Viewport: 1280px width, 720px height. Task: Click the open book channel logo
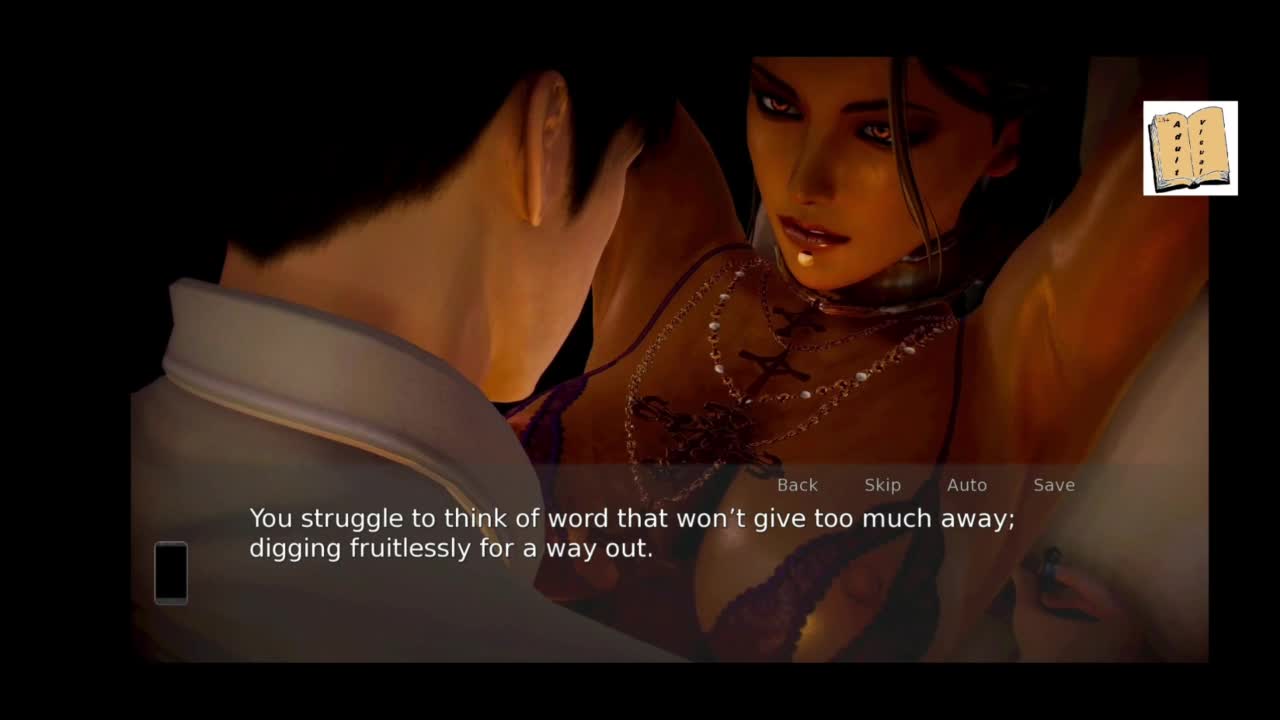point(1190,148)
